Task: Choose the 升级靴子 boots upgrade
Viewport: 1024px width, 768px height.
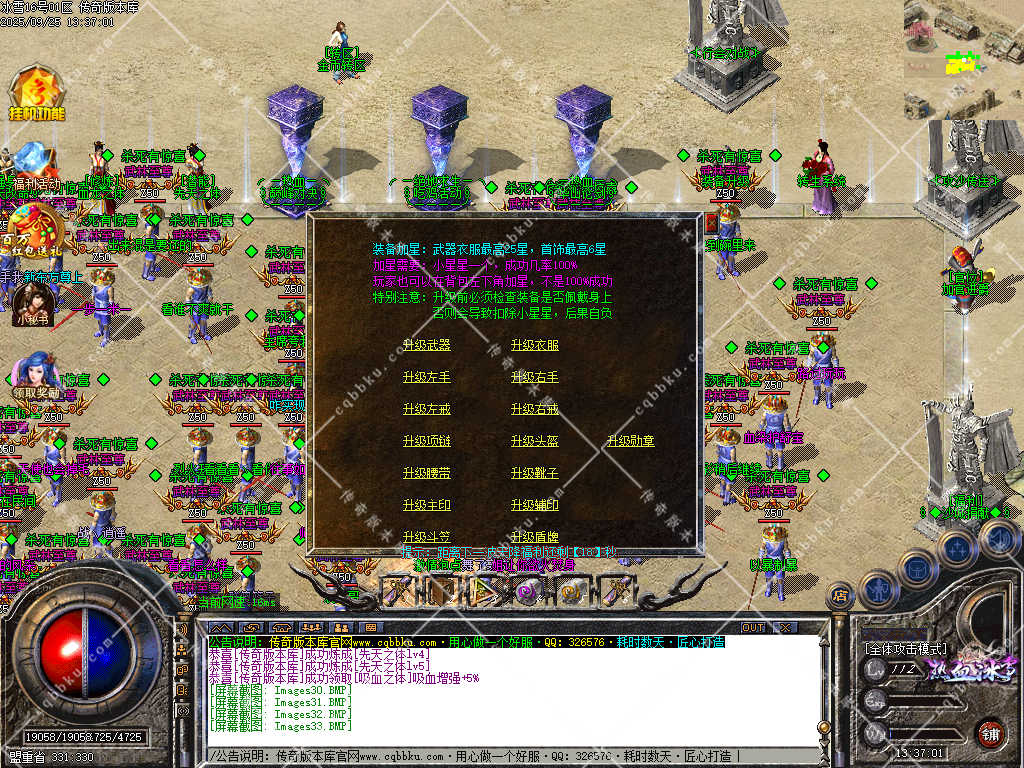Action: [535, 473]
